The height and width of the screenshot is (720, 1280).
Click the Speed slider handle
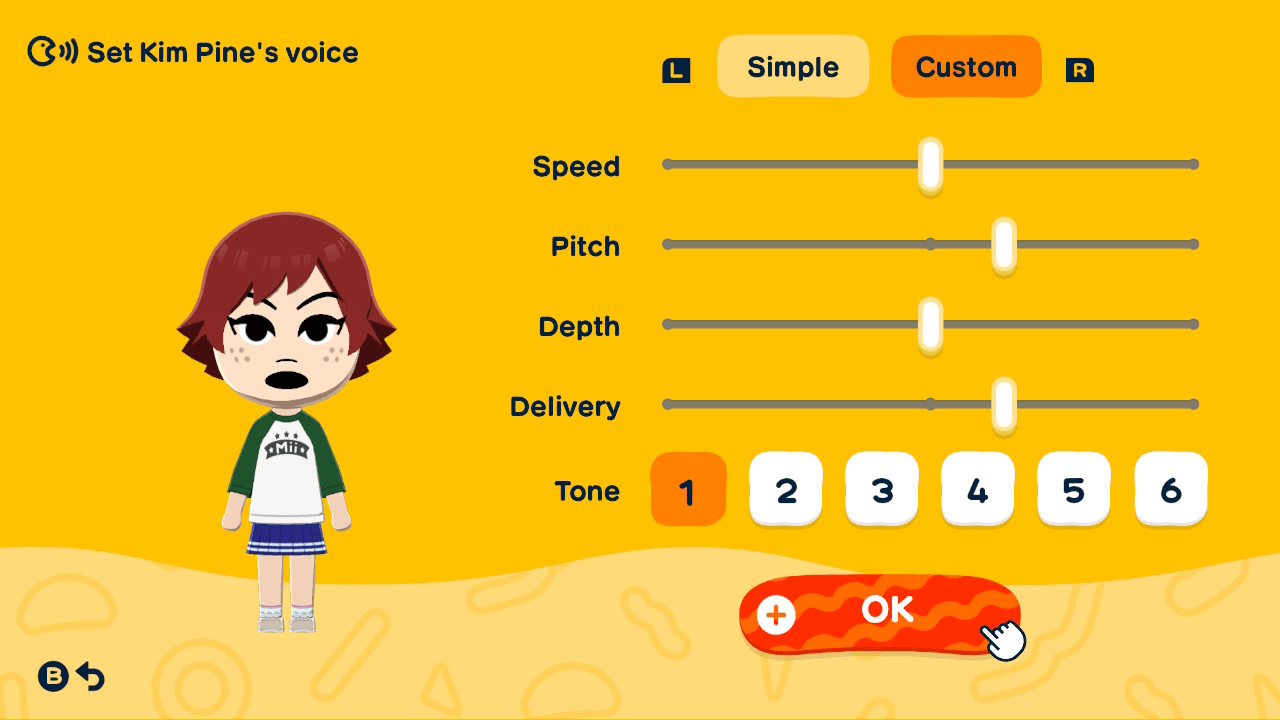[929, 163]
